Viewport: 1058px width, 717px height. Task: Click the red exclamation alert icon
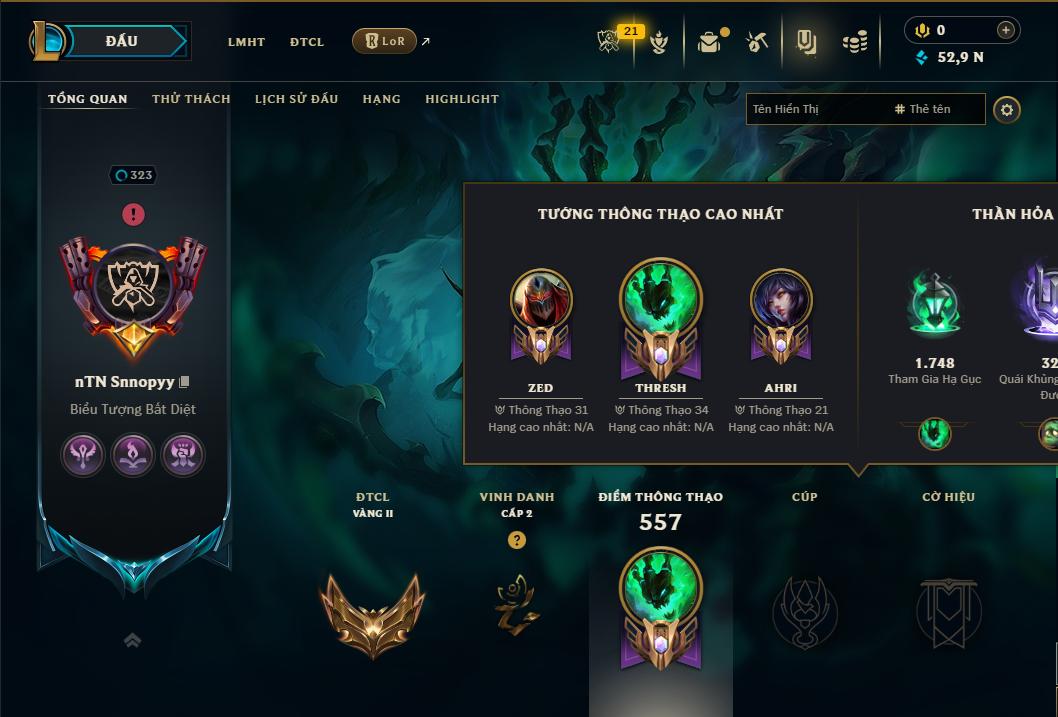(133, 214)
